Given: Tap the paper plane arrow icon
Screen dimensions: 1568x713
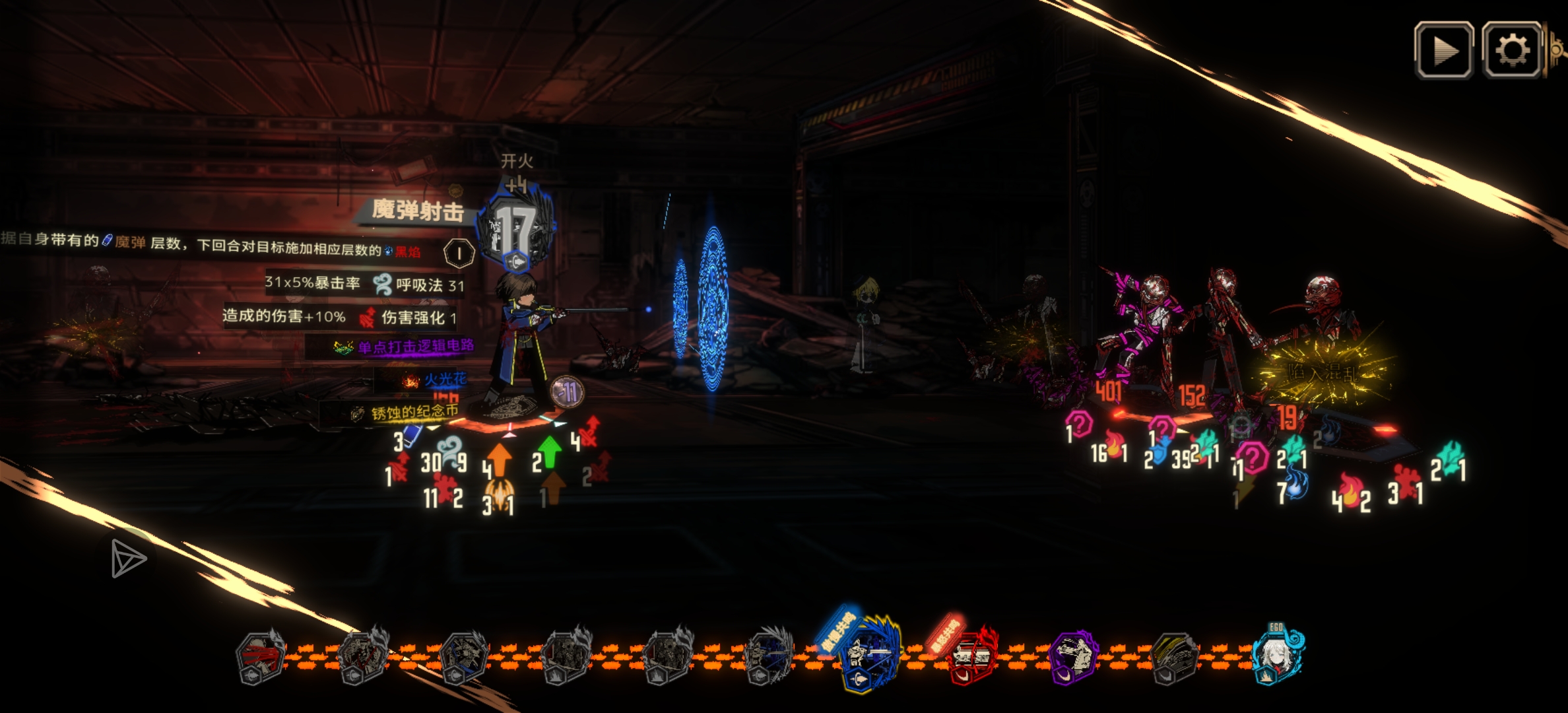Looking at the screenshot, I should (127, 559).
